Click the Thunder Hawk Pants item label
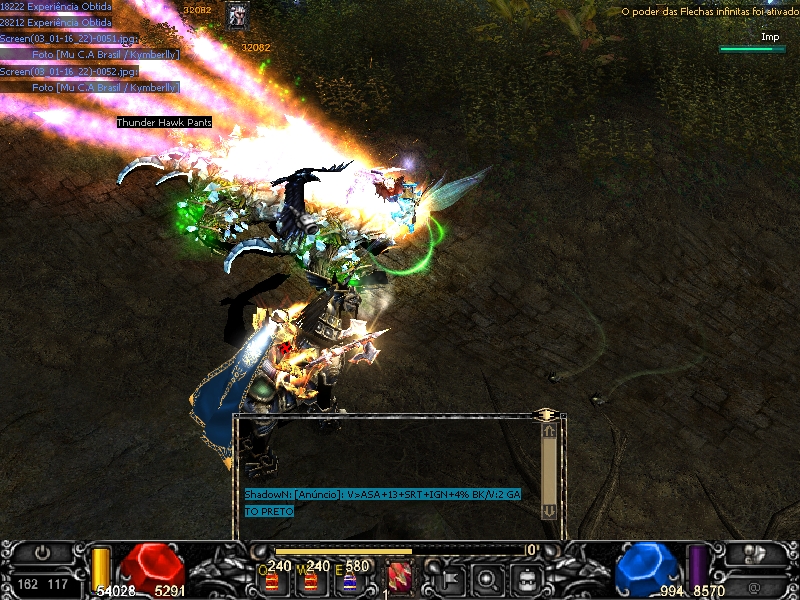 pyautogui.click(x=164, y=123)
